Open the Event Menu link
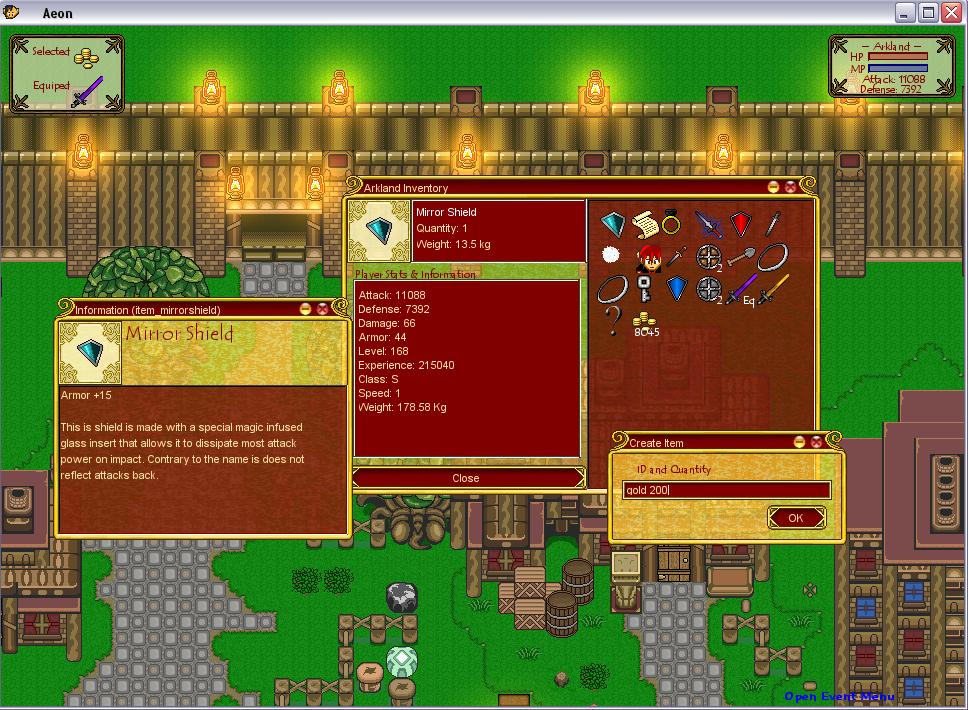The image size is (968, 710). point(838,697)
